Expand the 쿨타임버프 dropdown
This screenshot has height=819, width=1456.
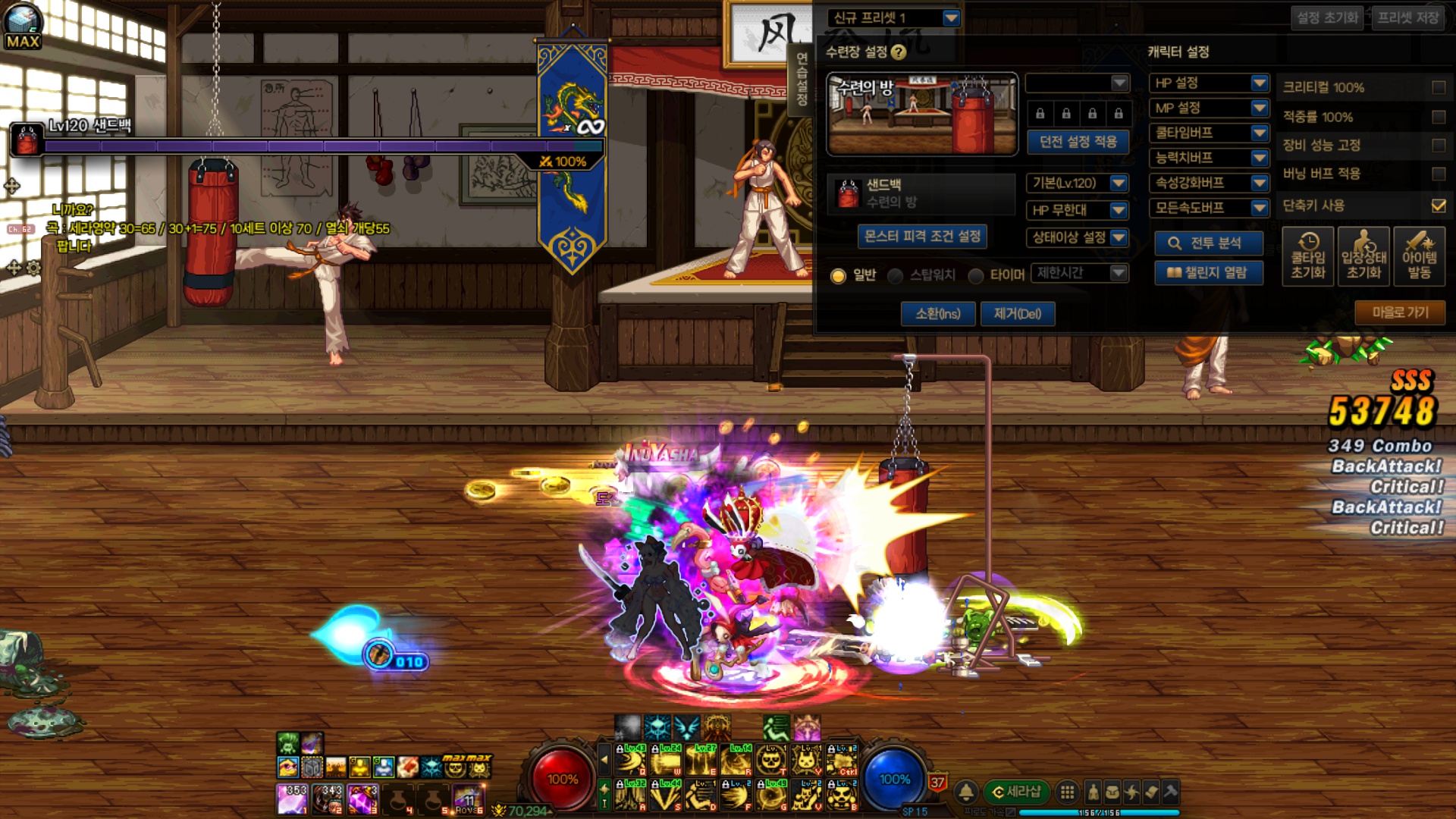1209,133
